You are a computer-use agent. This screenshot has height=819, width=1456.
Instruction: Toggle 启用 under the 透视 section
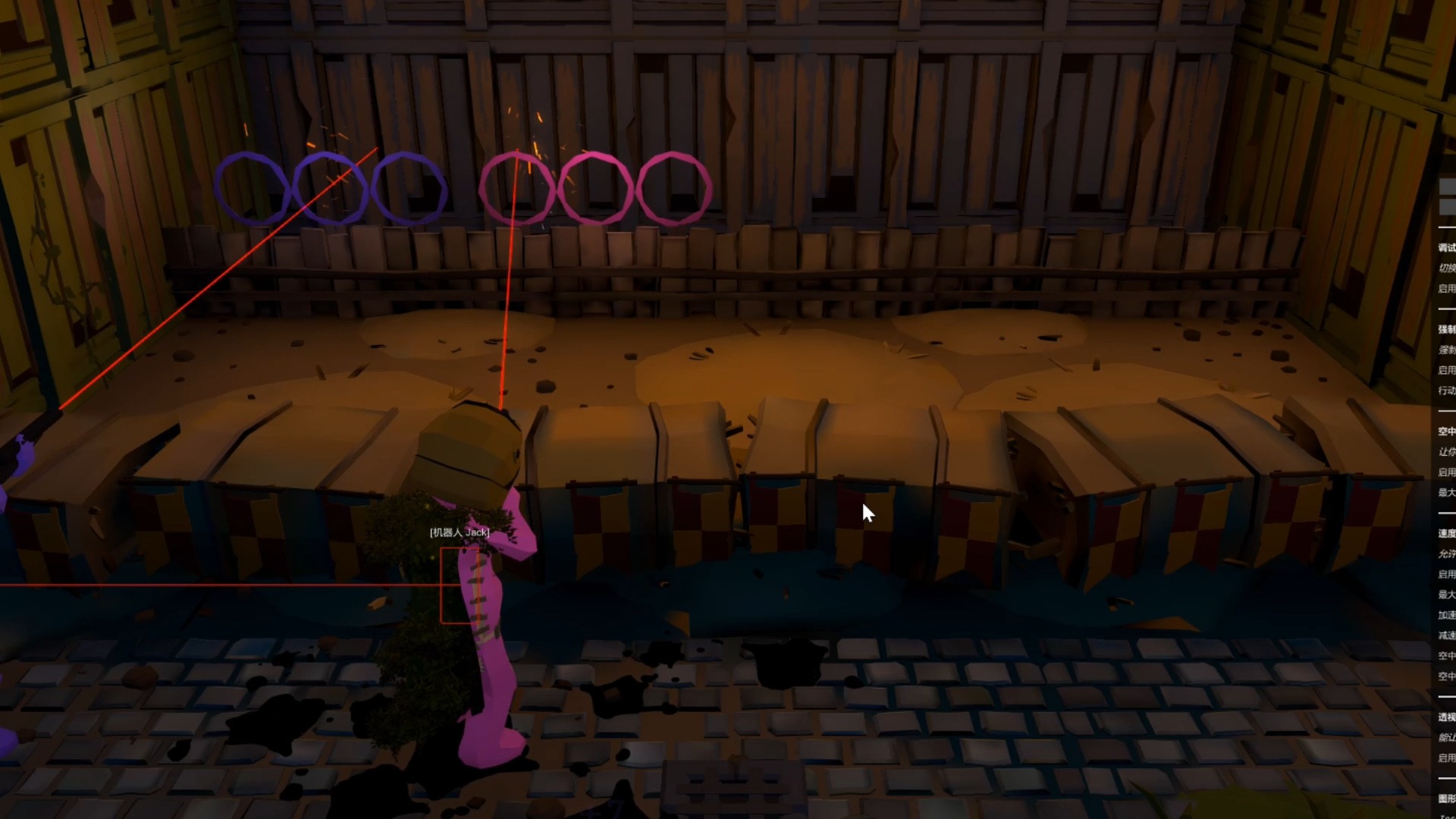click(1447, 758)
